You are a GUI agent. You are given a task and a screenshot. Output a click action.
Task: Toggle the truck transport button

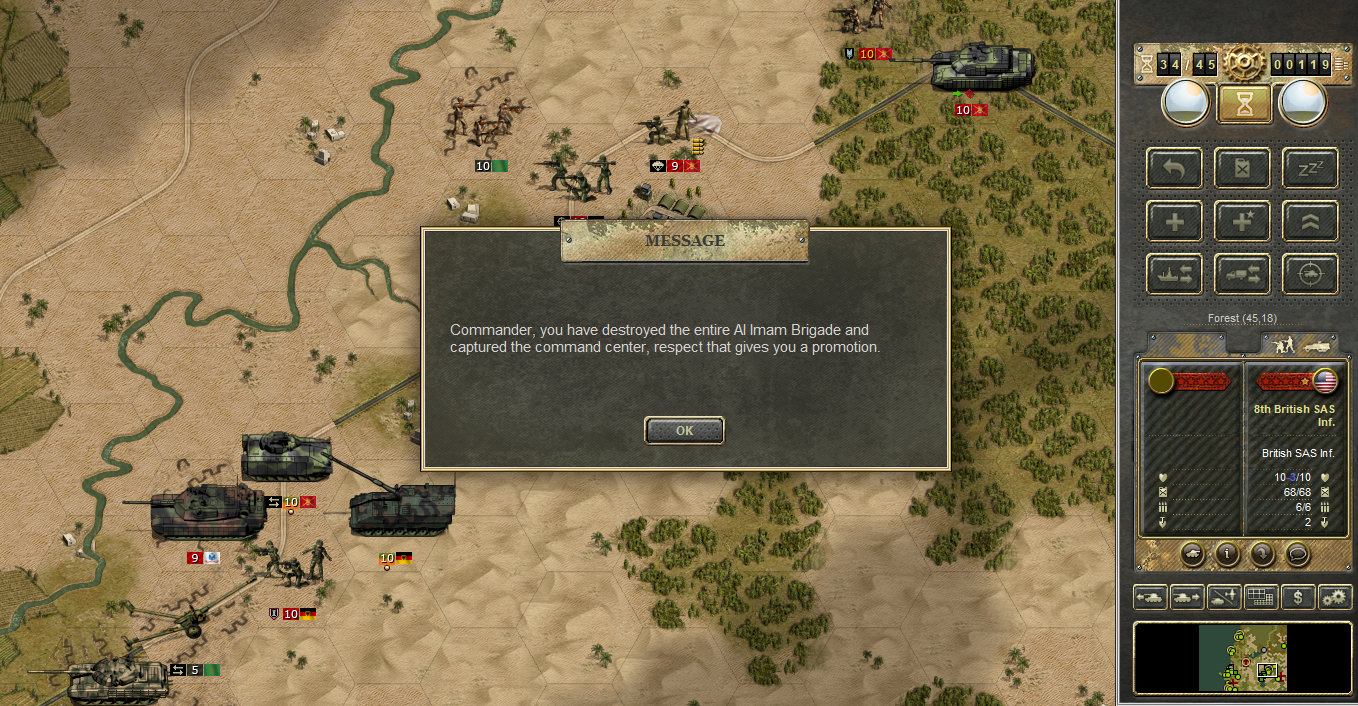pyautogui.click(x=1242, y=274)
